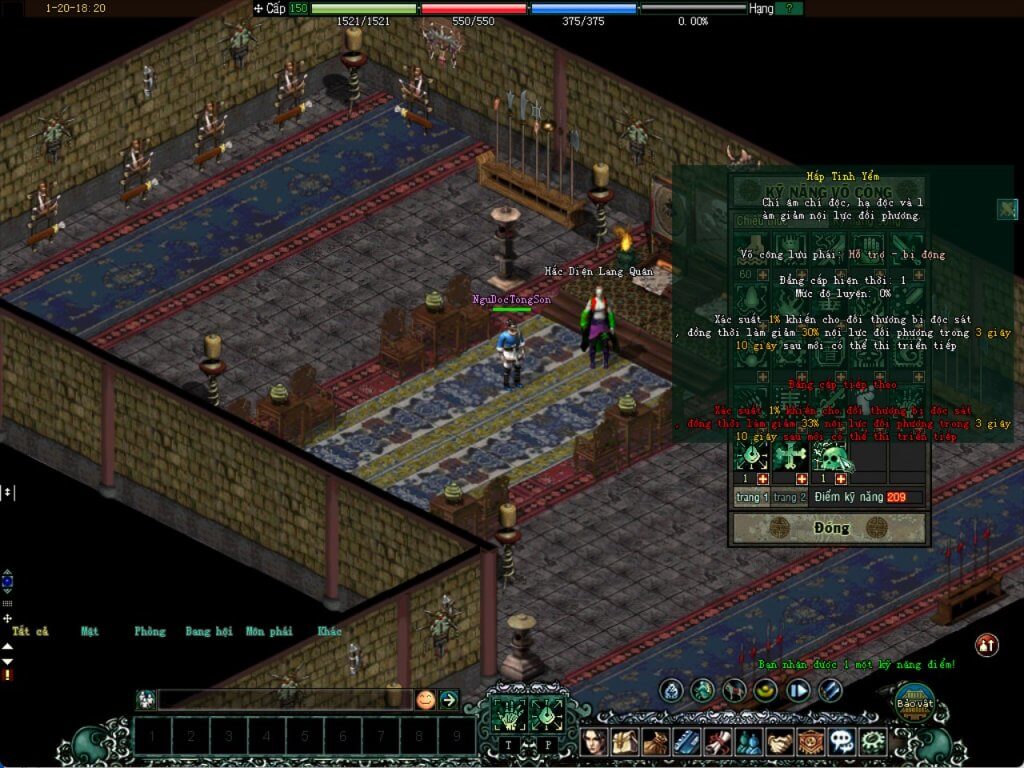The width and height of the screenshot is (1024, 768).
Task: Switch to the Môn phái chat channel
Action: tap(268, 631)
